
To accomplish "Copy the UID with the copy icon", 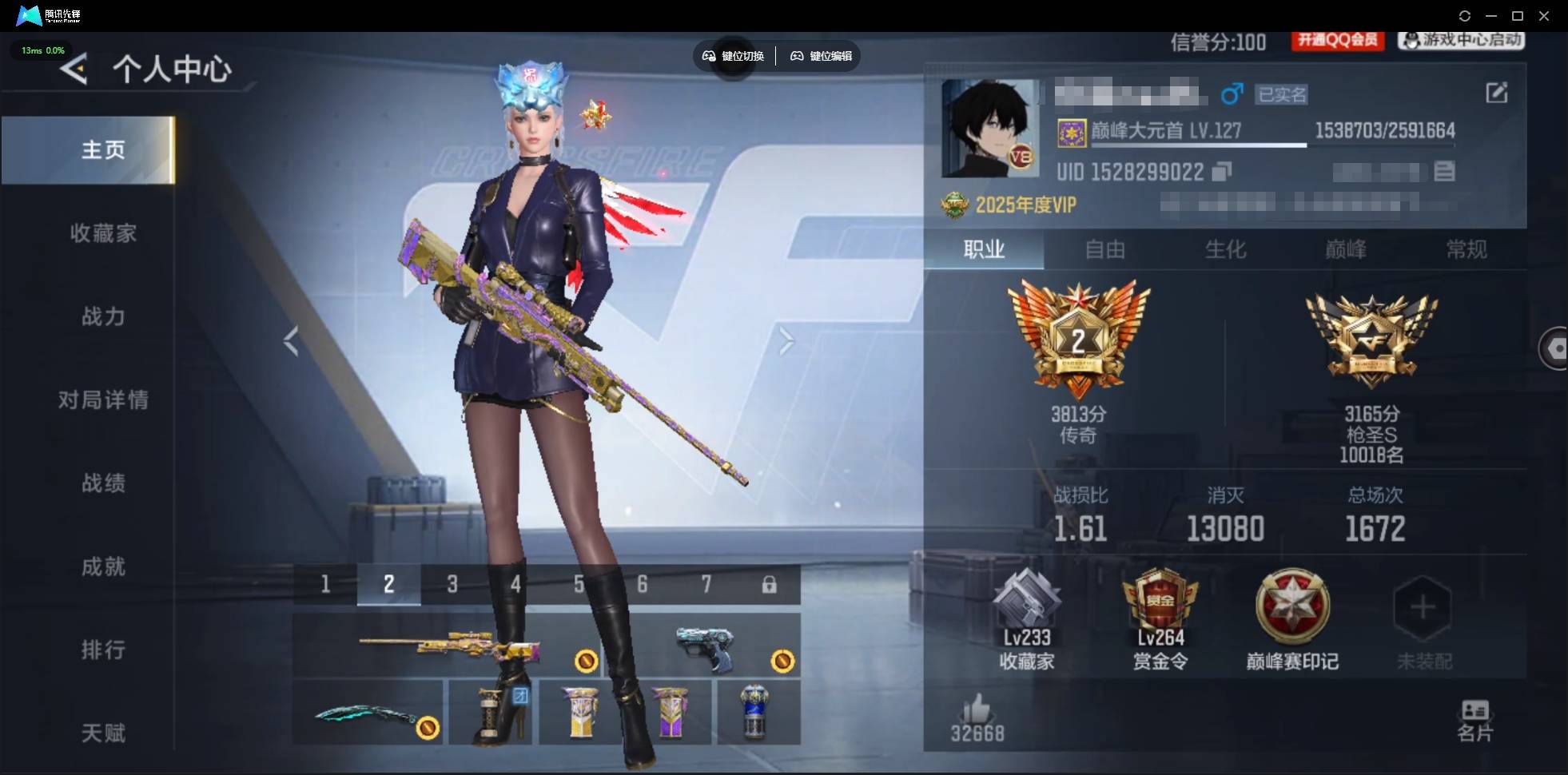I will (1222, 172).
